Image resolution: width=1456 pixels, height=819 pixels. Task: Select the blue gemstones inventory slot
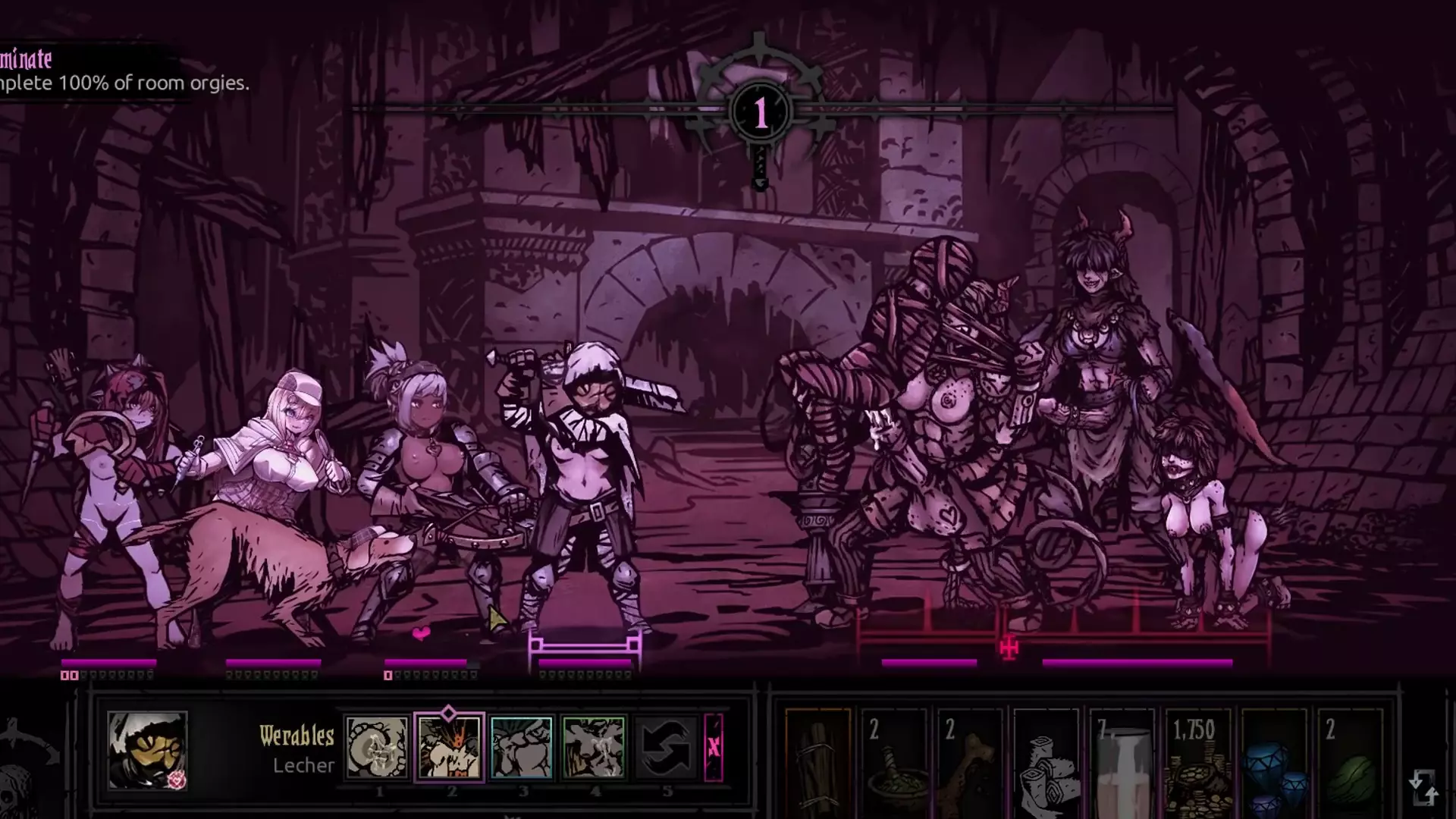pos(1274,762)
